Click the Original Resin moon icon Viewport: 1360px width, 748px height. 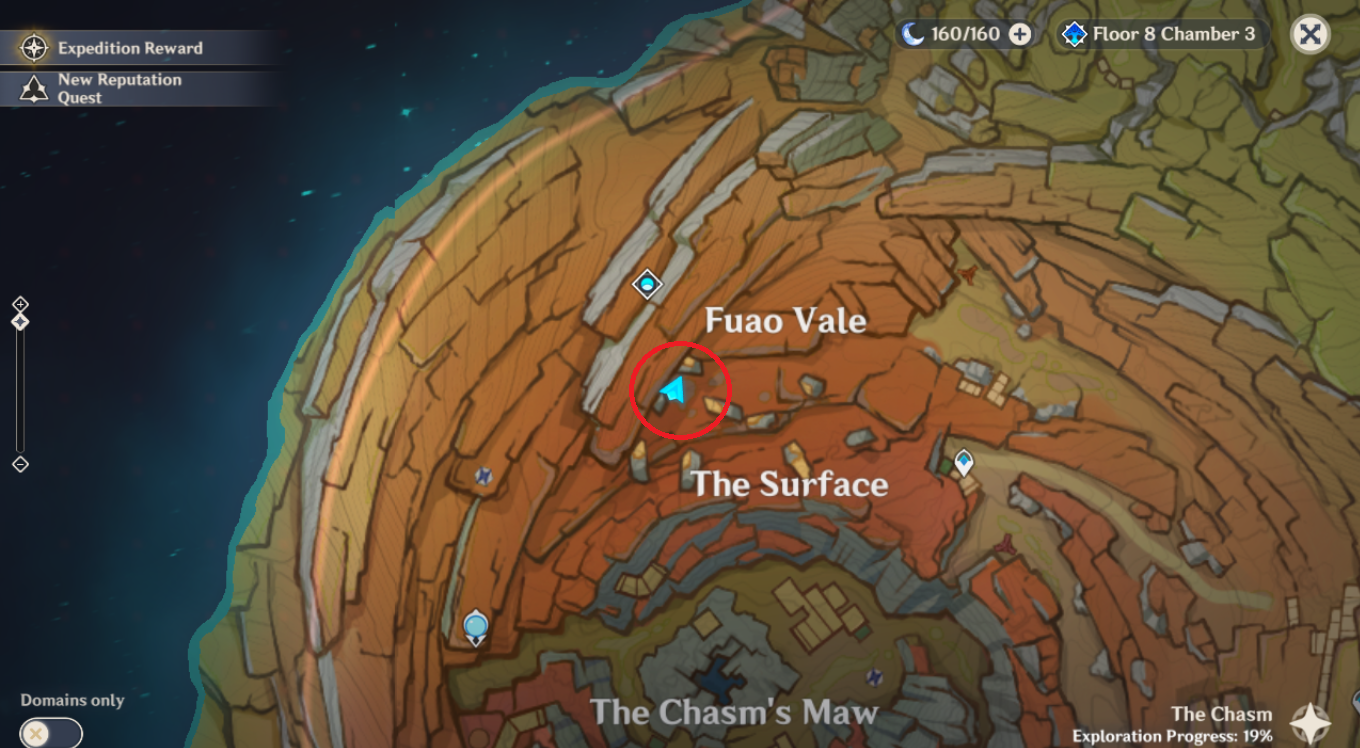coord(914,34)
